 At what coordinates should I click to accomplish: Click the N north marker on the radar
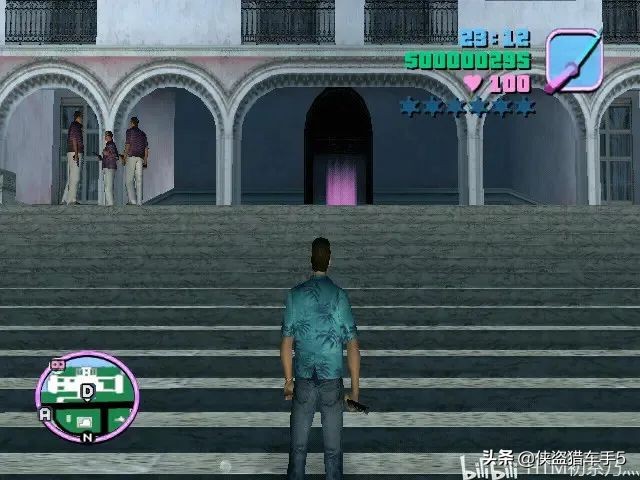[x=88, y=436]
